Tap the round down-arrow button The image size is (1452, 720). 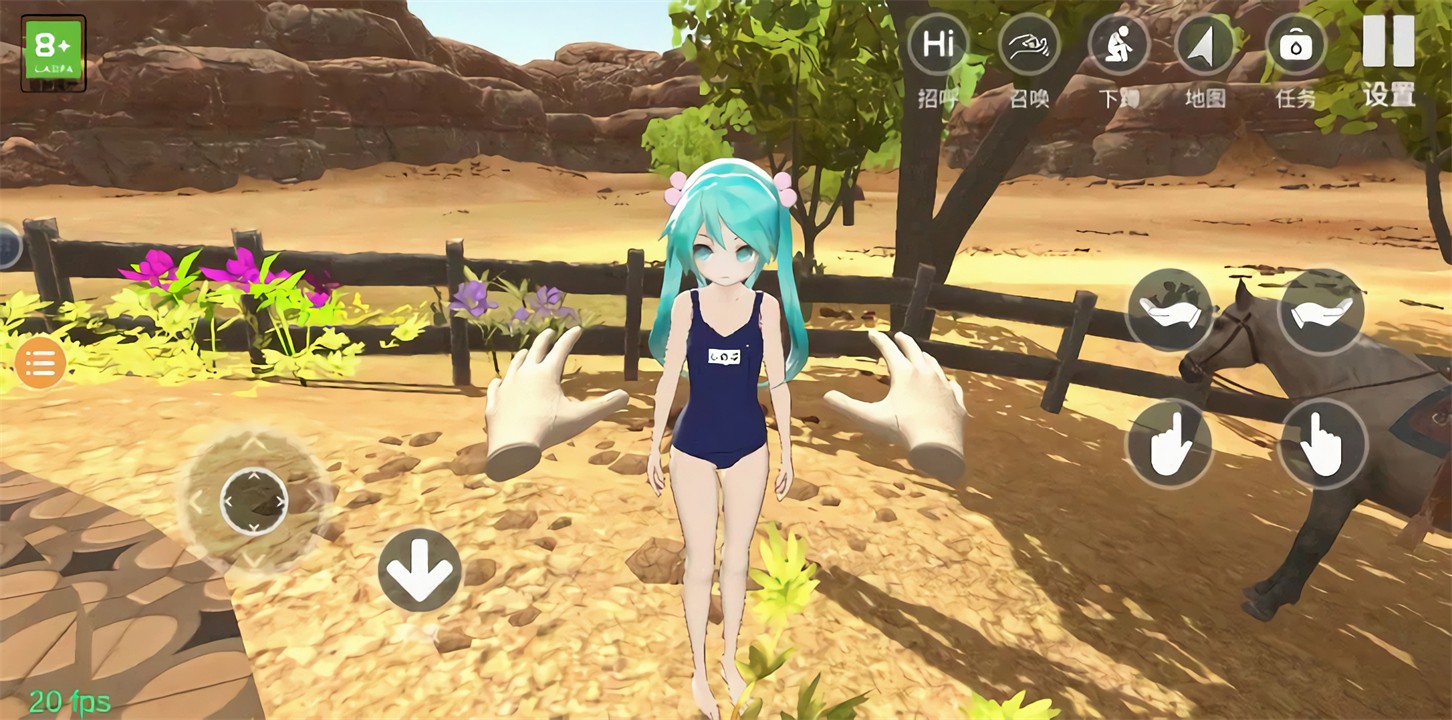(x=420, y=570)
